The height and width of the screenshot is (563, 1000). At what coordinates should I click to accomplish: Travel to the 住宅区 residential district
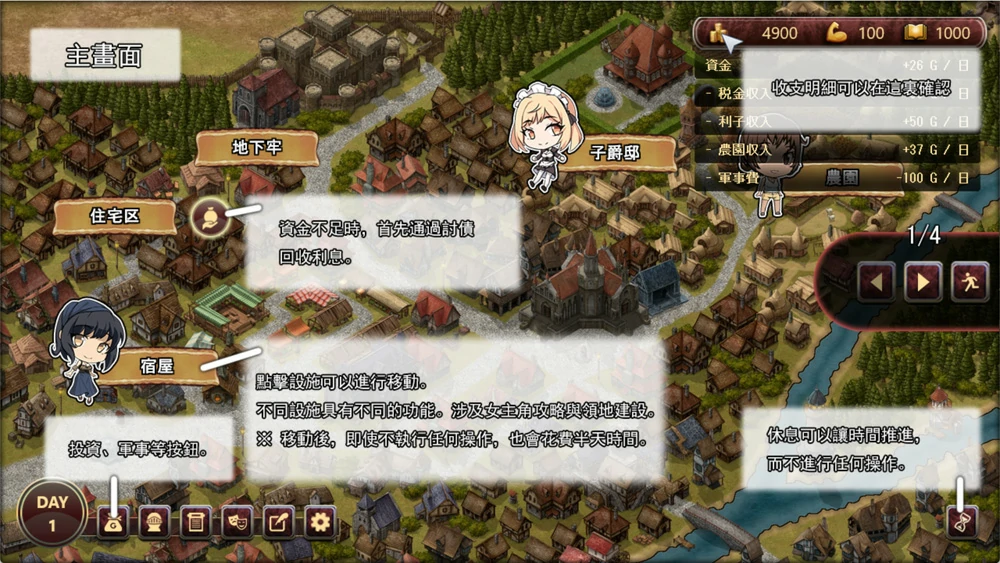pos(119,216)
